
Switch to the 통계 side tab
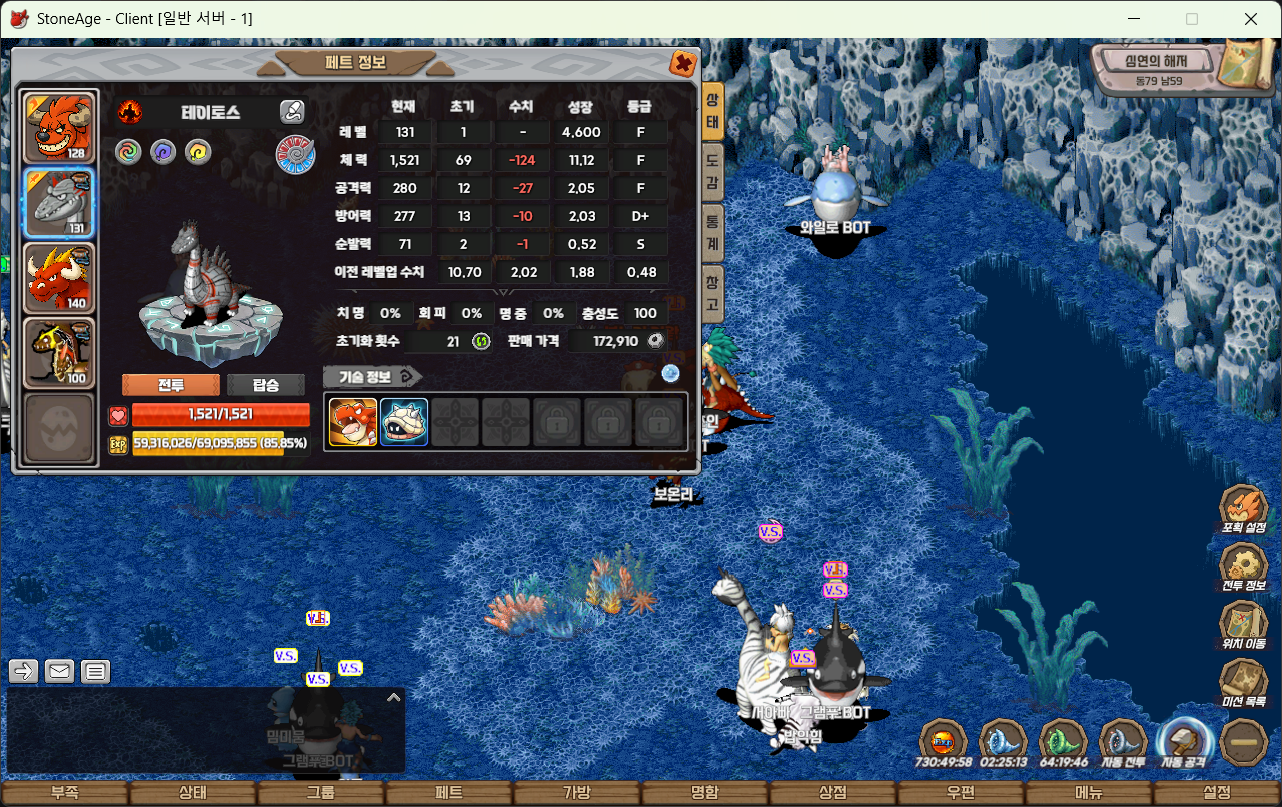712,233
